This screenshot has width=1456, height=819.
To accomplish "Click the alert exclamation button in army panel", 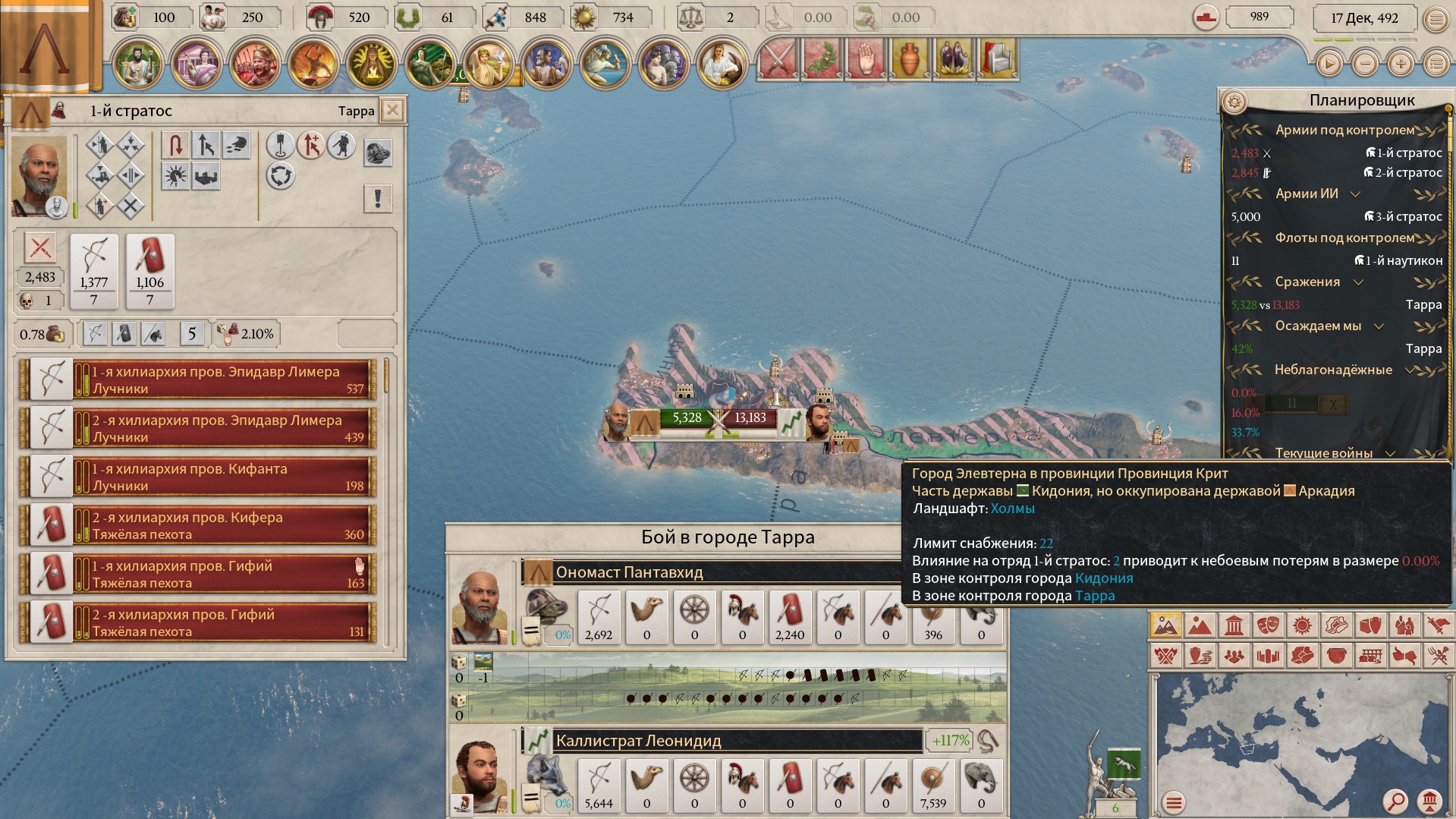I will point(378,199).
